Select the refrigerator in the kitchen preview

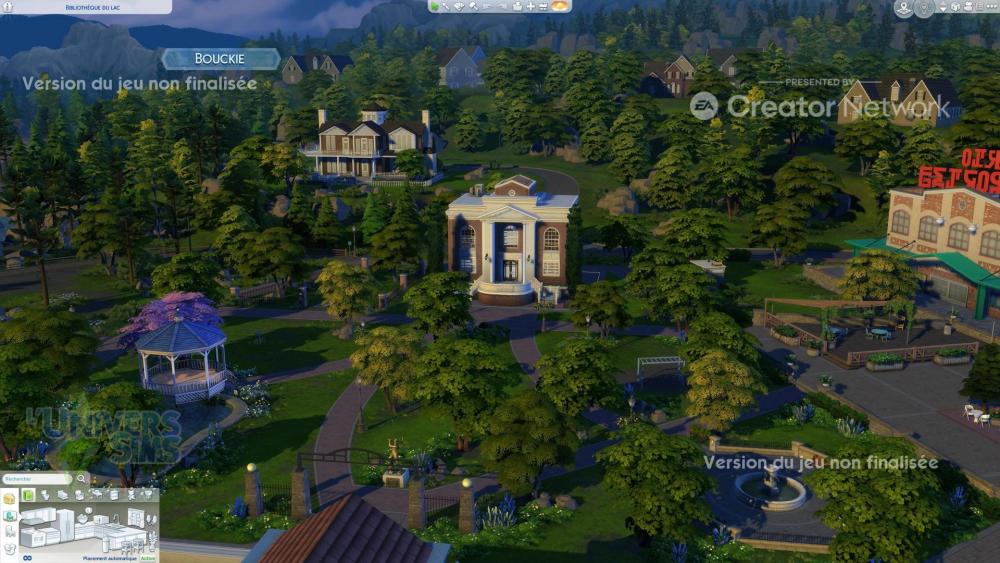(66, 522)
